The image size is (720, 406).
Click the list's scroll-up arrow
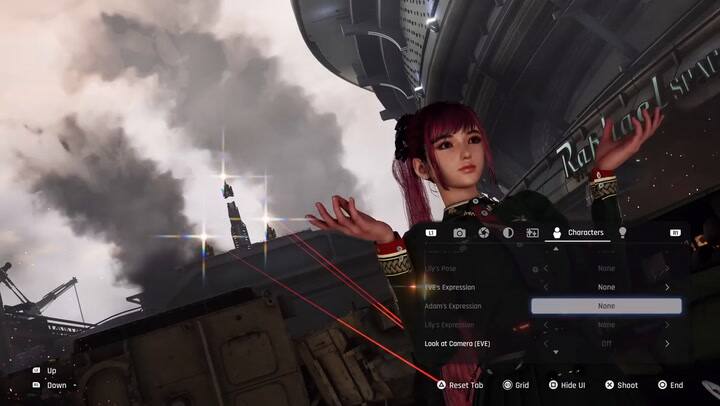(556, 250)
